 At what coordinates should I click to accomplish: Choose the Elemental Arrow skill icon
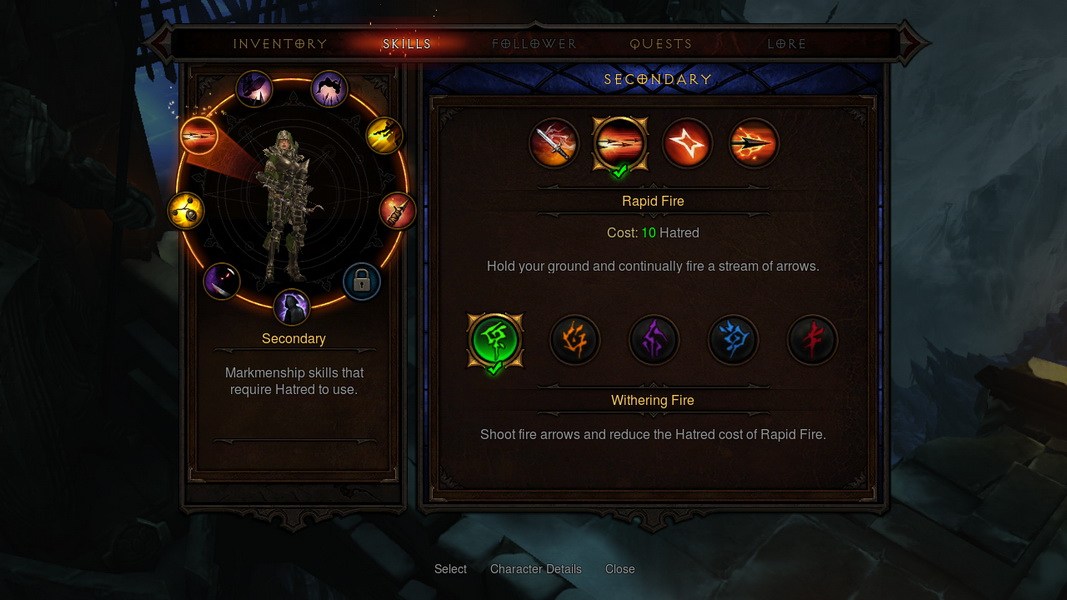(x=754, y=143)
